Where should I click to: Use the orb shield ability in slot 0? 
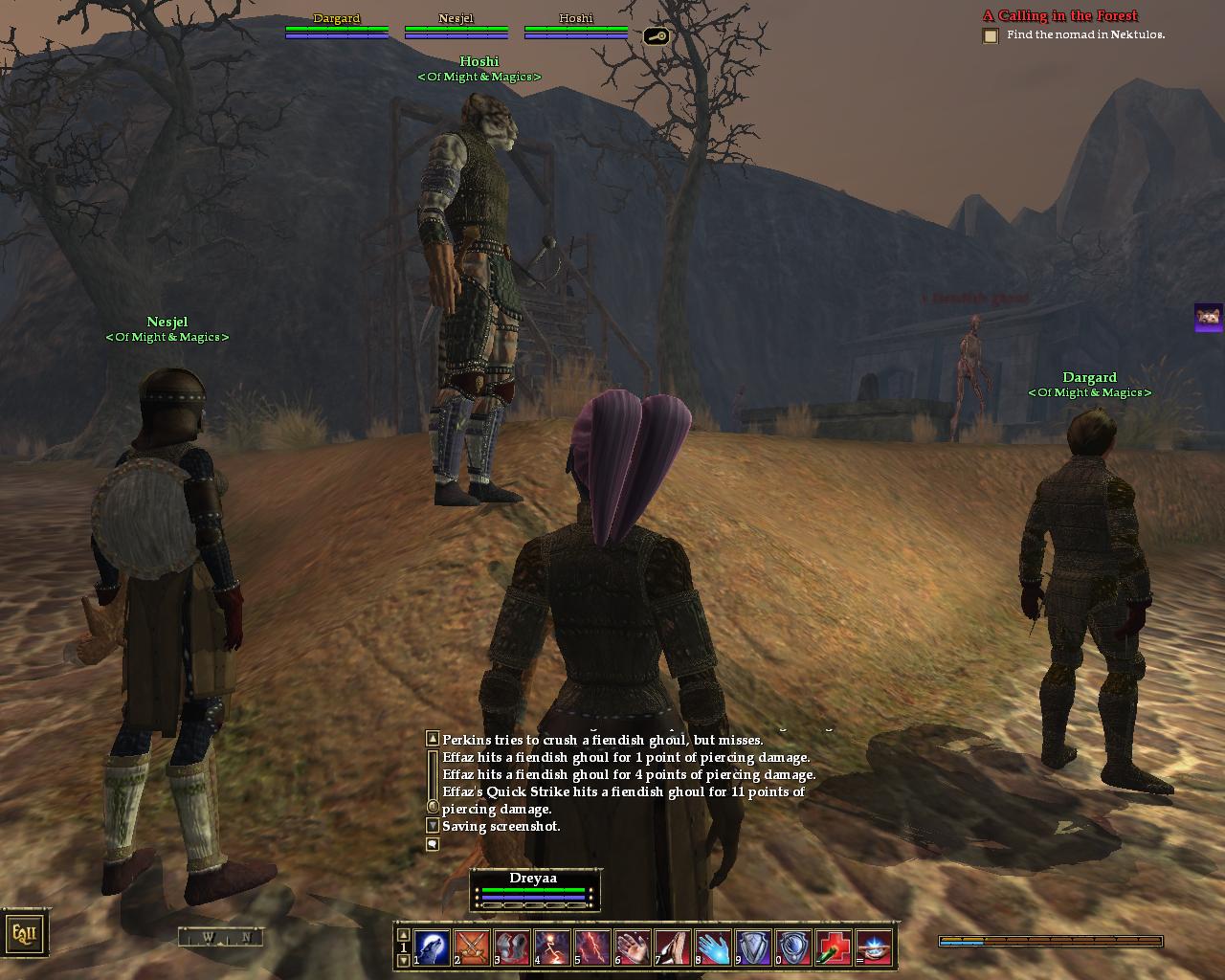(x=793, y=947)
